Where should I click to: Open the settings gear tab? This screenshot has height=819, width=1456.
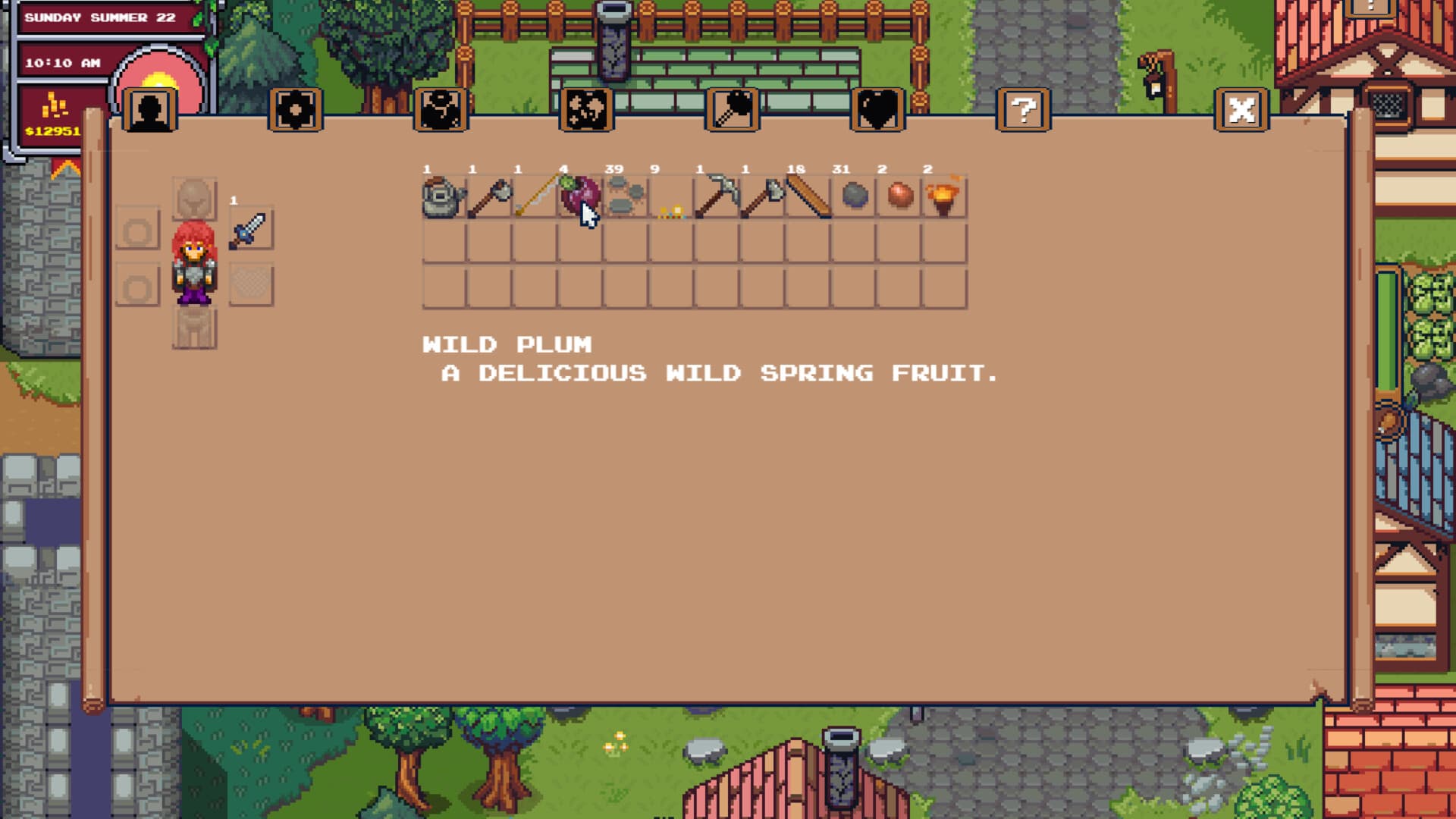tap(296, 110)
